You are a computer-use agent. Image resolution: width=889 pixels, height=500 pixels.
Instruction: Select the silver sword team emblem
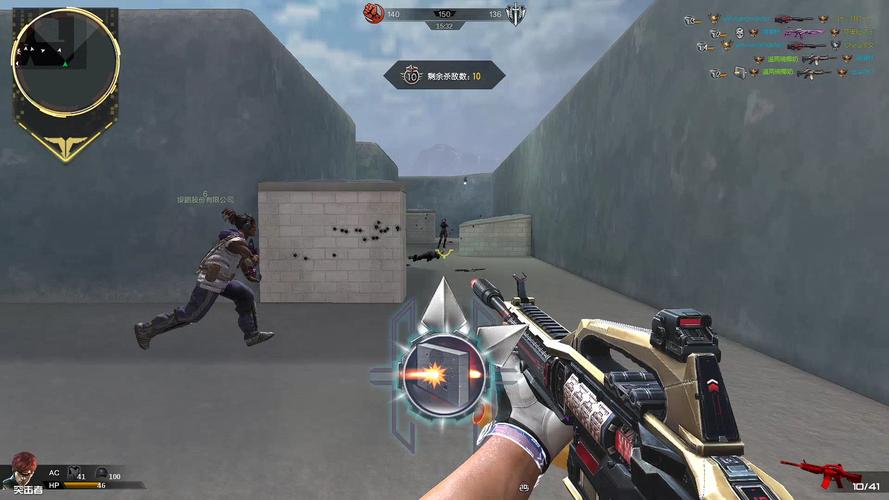point(516,14)
